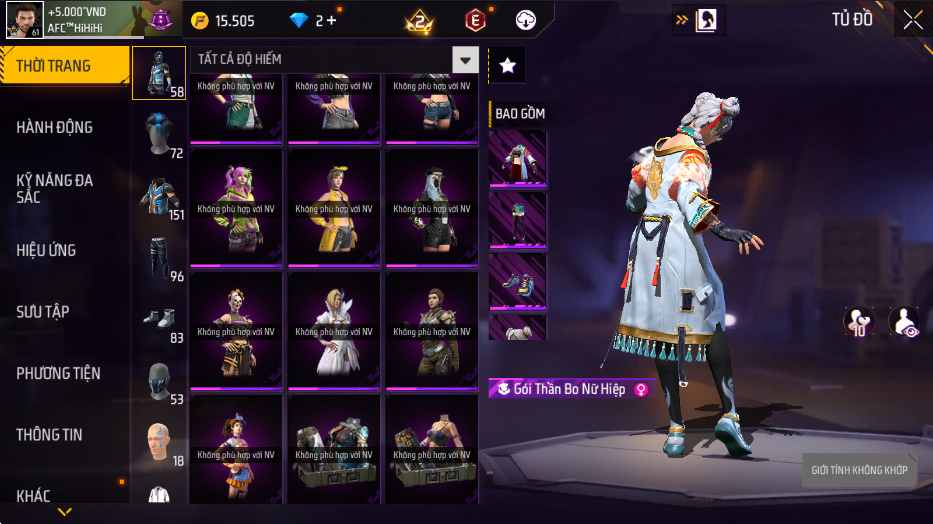Open the player profile avatar
933x524 pixels.
point(24,19)
